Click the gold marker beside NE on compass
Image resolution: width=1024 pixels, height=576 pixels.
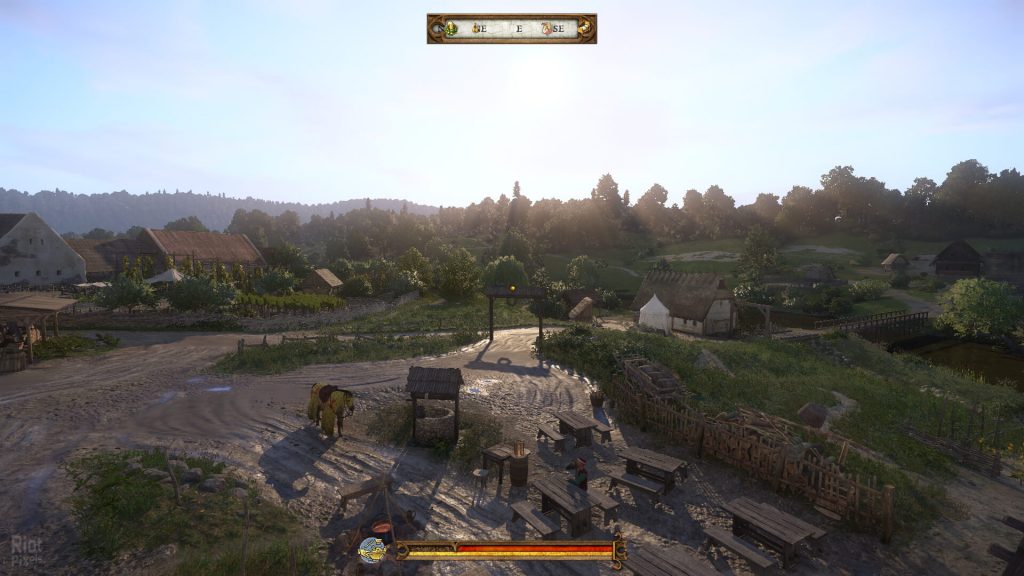[x=476, y=28]
